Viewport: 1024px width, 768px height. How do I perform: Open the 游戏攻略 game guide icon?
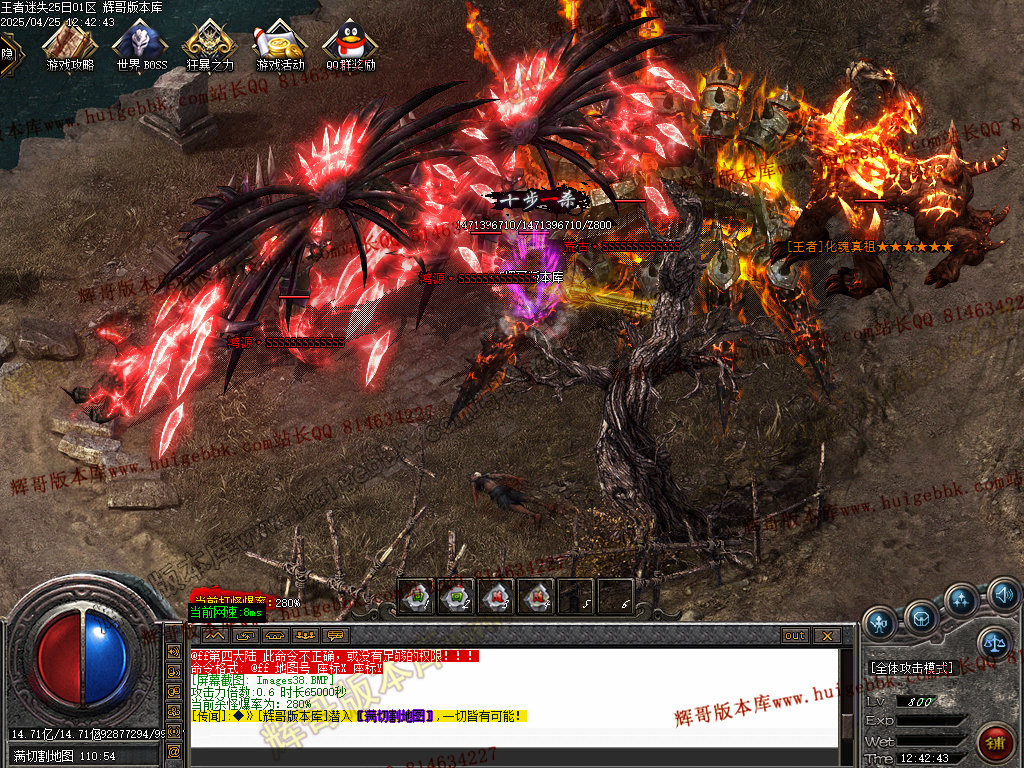(x=70, y=43)
